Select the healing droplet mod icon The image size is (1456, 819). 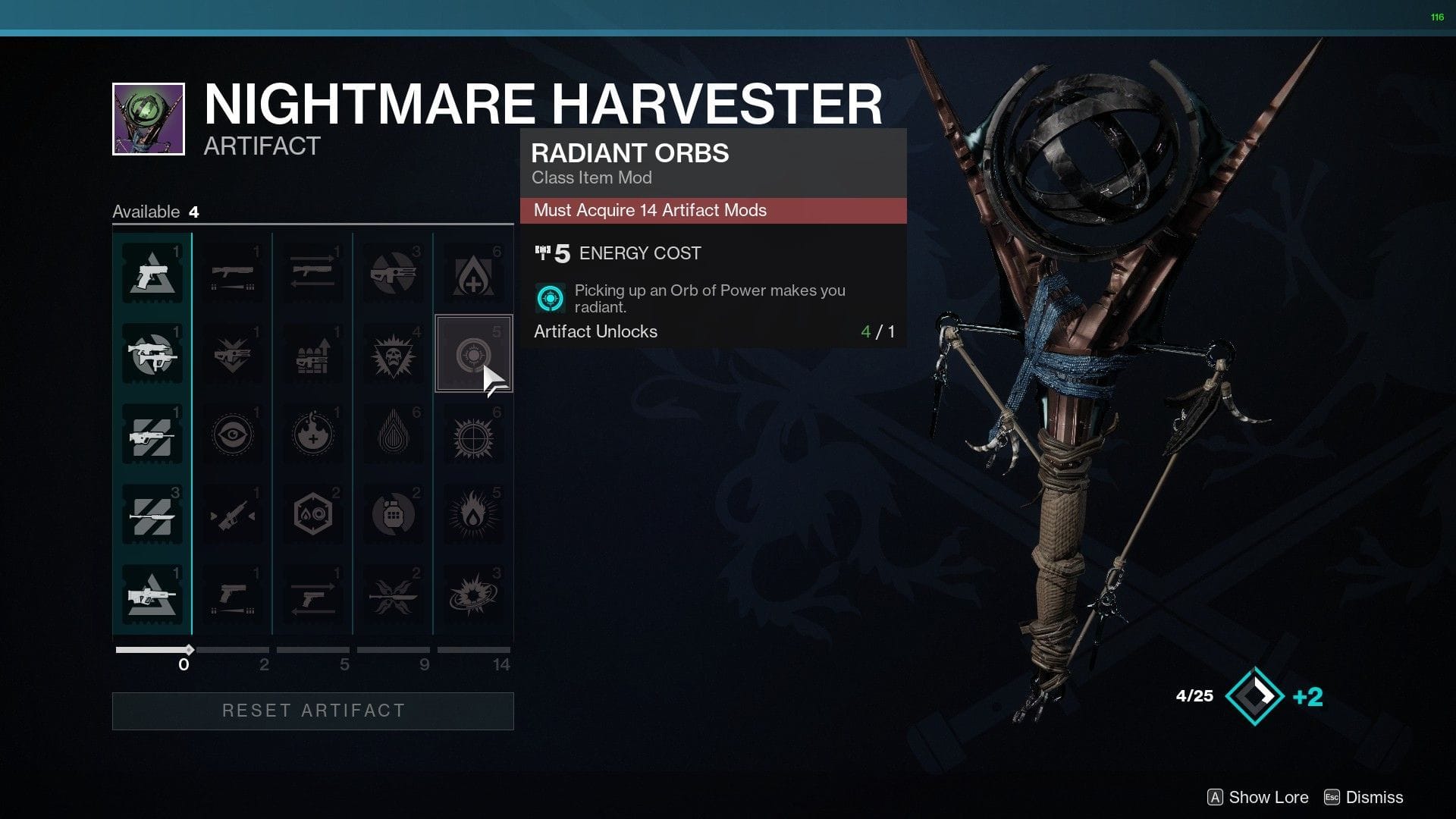coord(474,273)
